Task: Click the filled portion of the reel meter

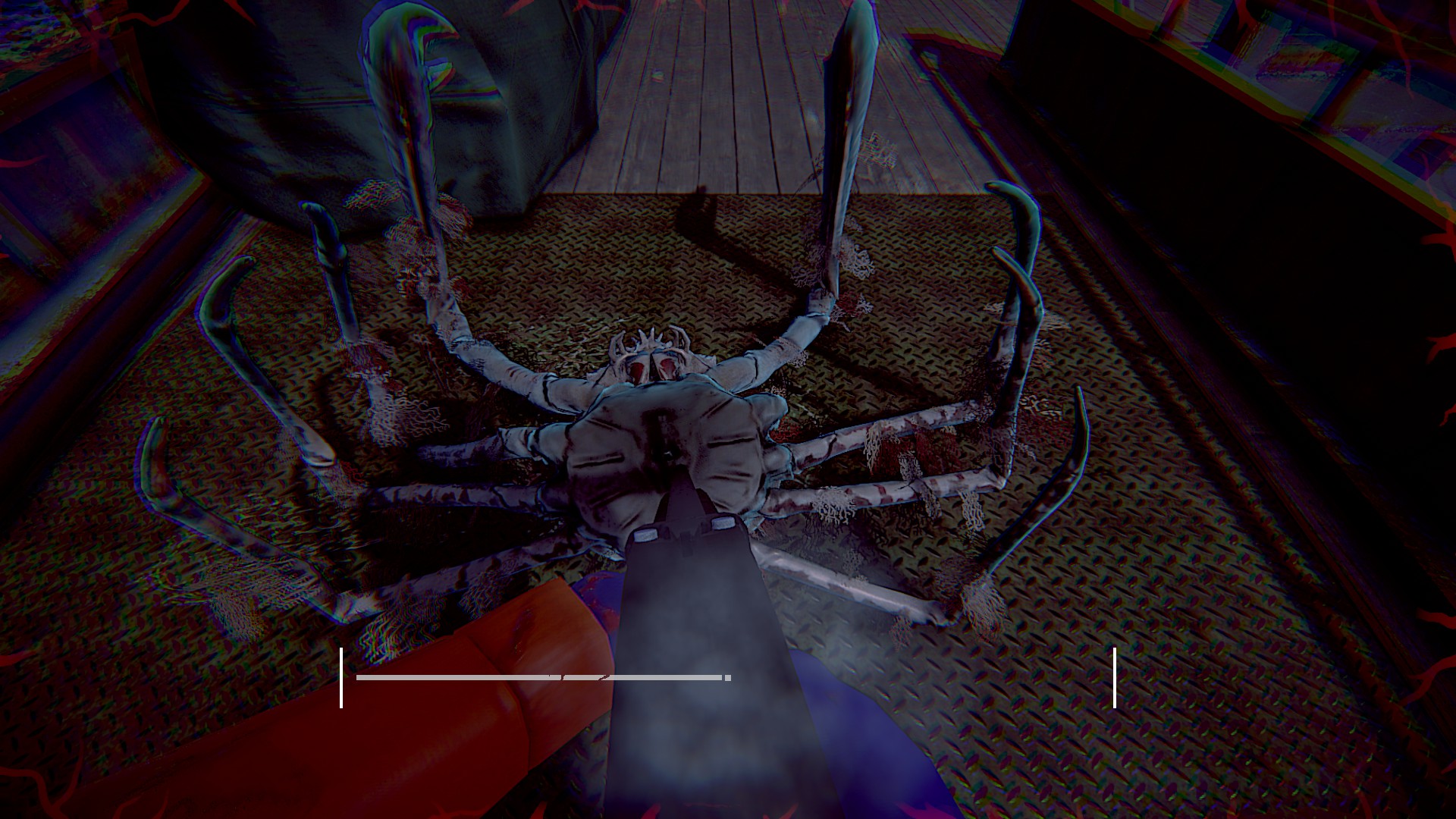Action: (455, 677)
